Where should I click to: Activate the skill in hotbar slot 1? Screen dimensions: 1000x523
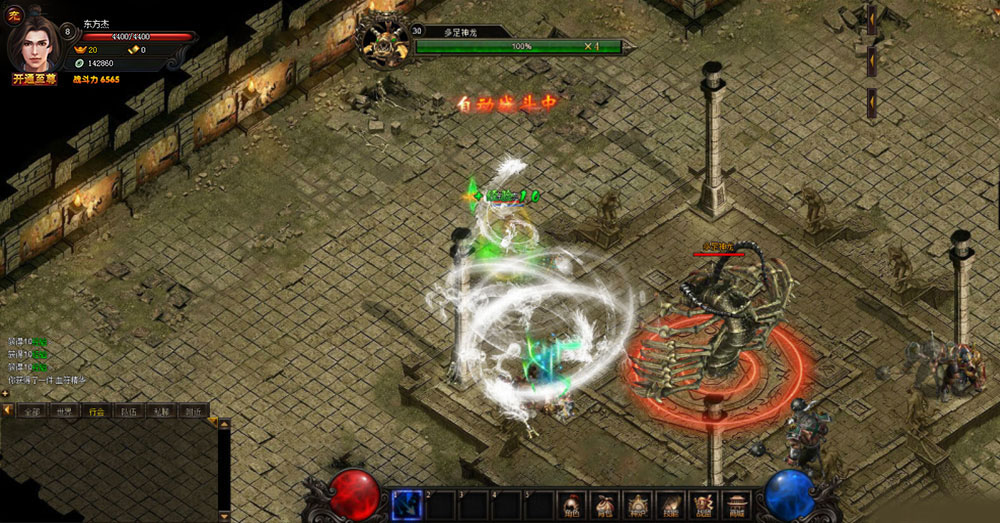[x=406, y=504]
